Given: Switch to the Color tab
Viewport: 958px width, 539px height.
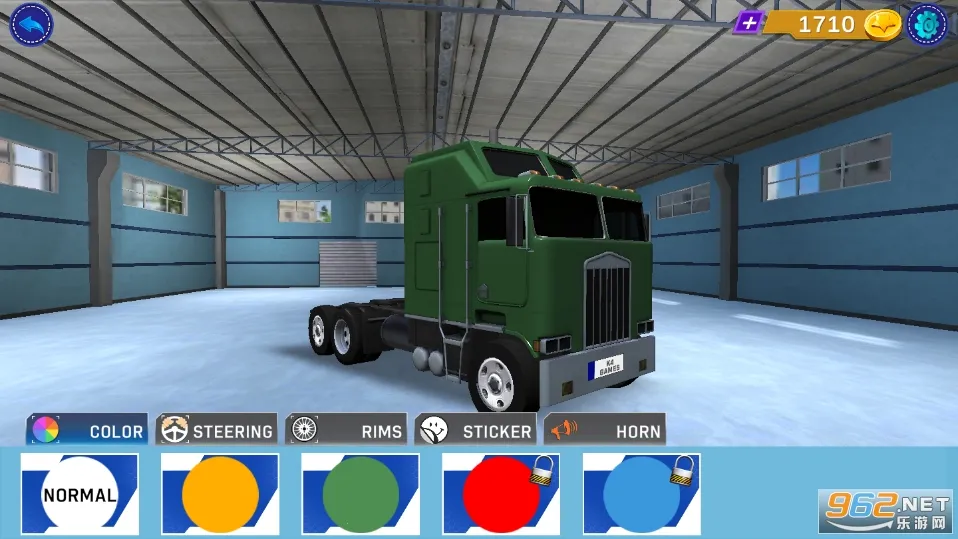Looking at the screenshot, I should tap(87, 430).
